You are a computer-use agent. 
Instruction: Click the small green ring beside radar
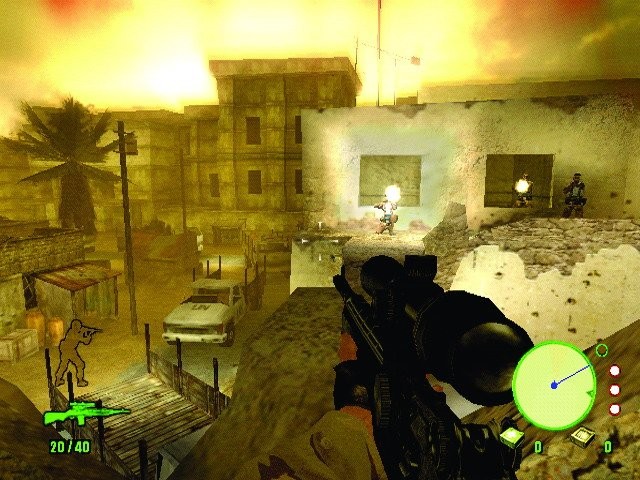pos(601,350)
